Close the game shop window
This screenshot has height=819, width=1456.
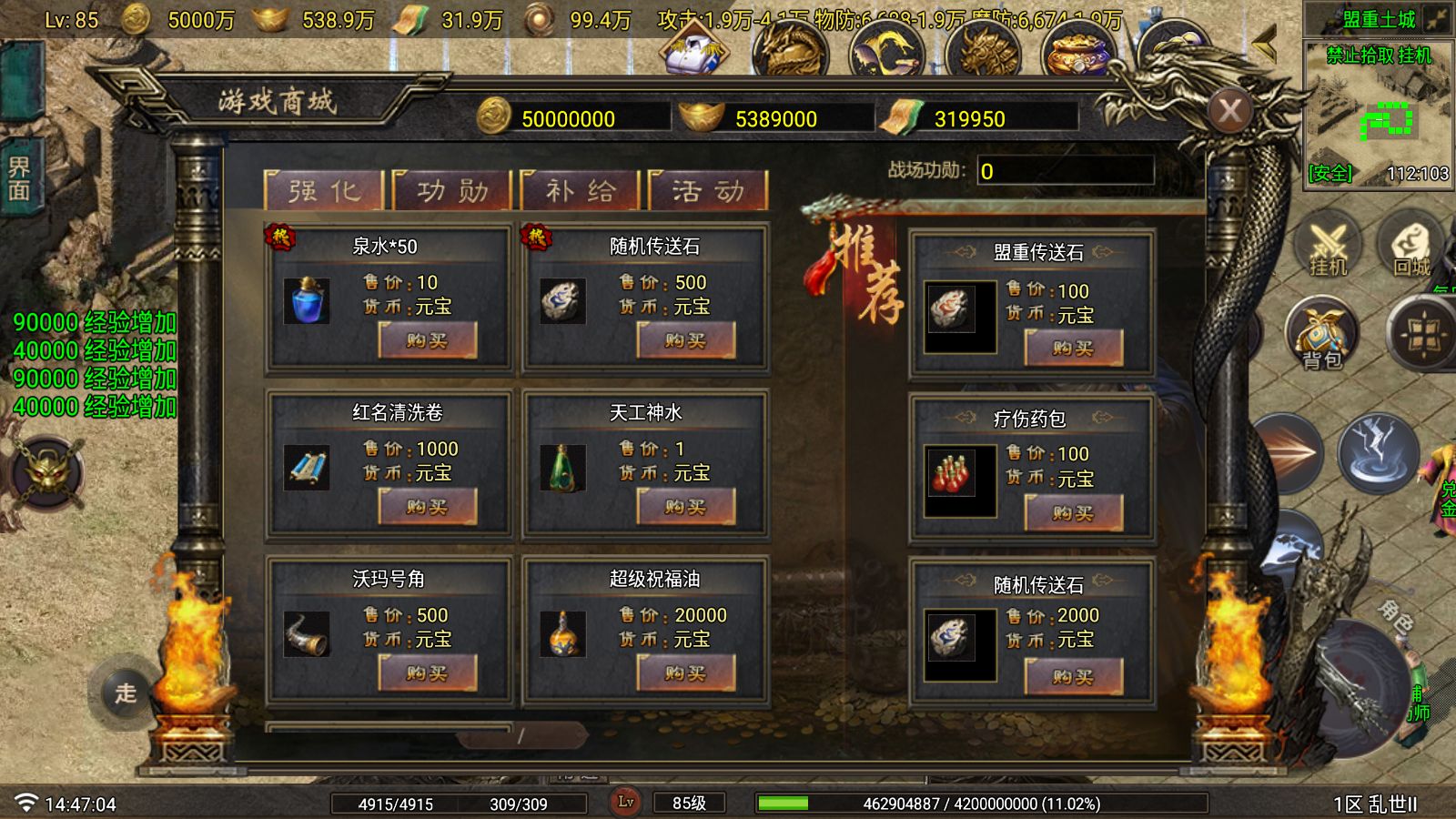click(x=1229, y=111)
